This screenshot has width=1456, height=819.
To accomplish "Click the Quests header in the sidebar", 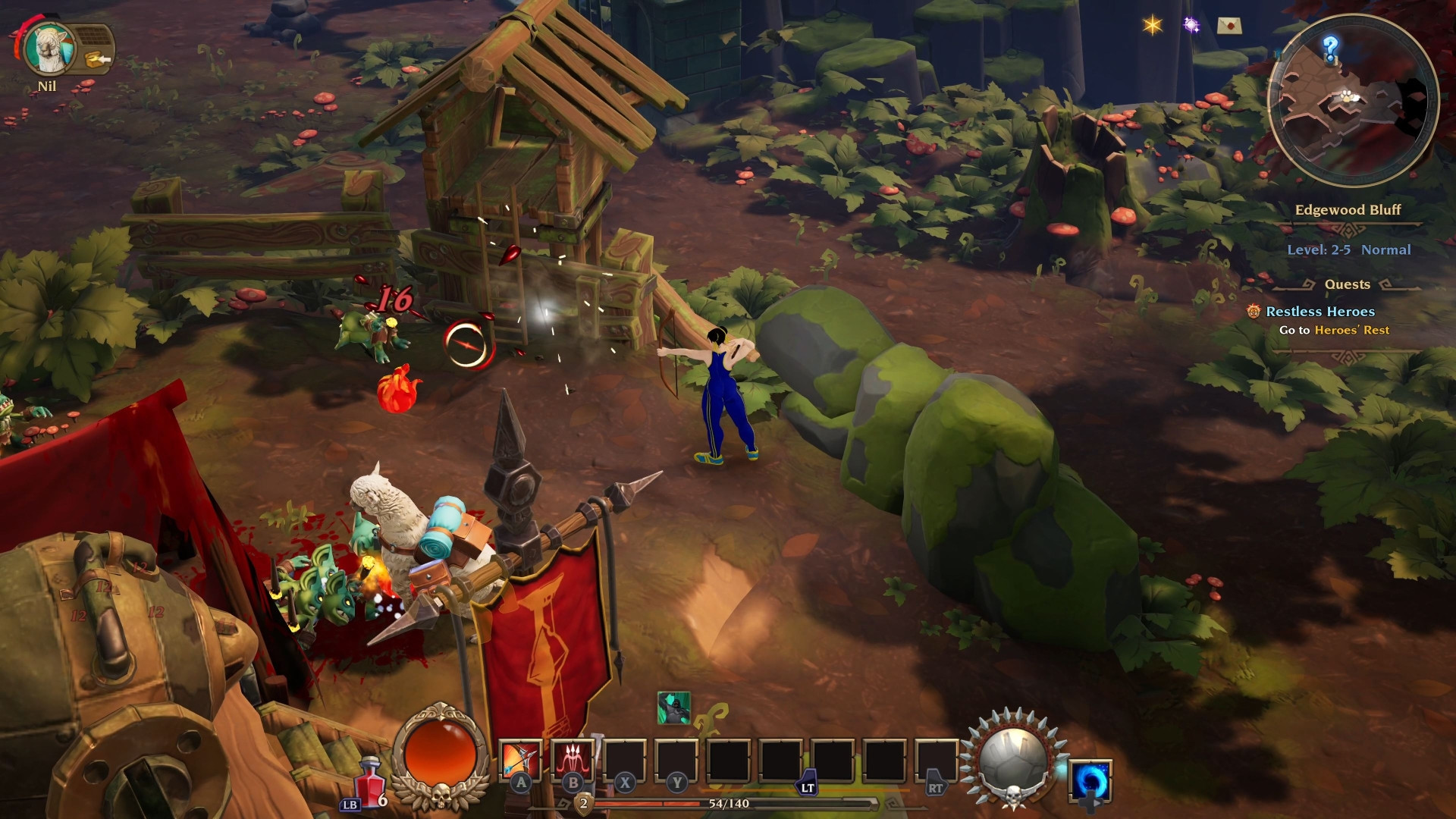I will click(x=1347, y=284).
